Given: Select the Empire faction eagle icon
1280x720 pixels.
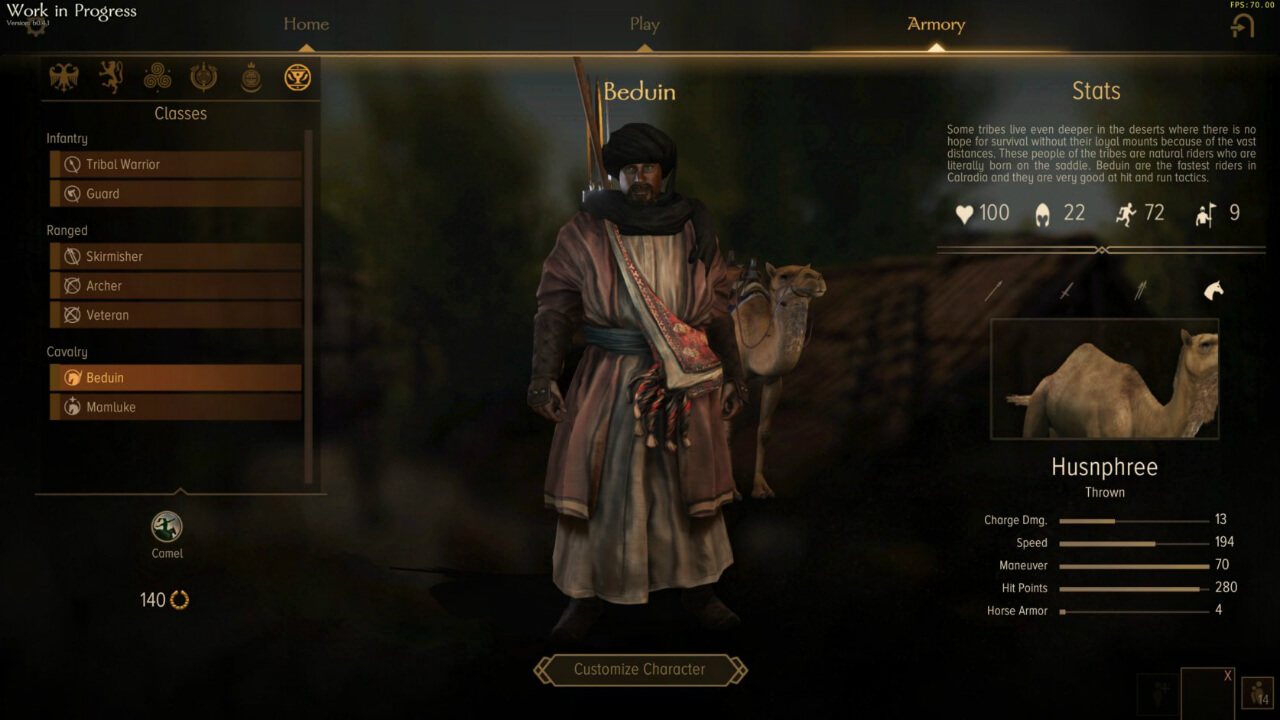Looking at the screenshot, I should coord(65,77).
